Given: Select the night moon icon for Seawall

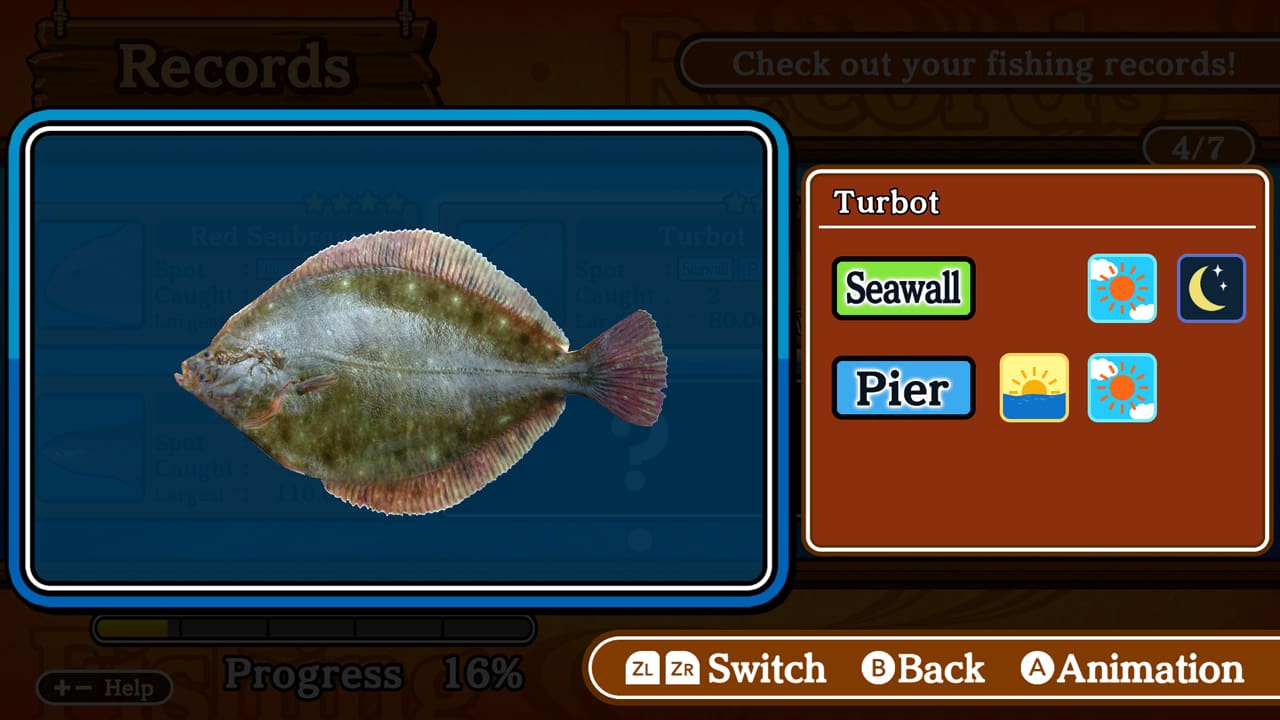Looking at the screenshot, I should click(x=1211, y=288).
